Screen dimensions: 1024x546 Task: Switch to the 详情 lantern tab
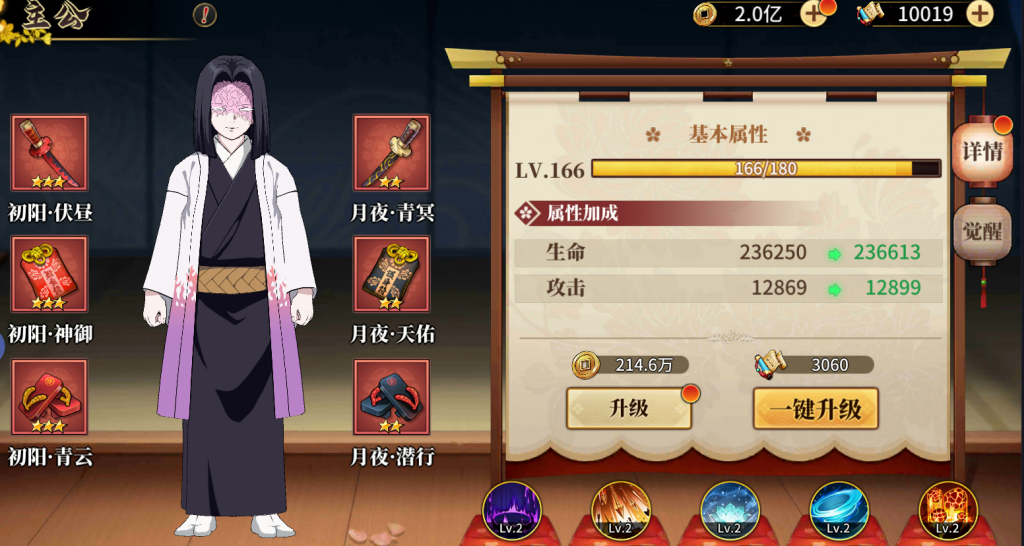981,153
